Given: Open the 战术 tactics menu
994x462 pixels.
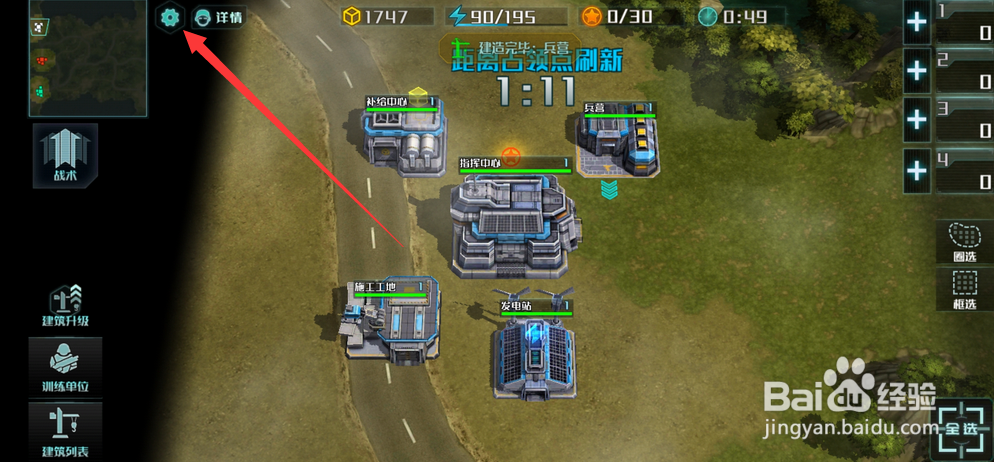Looking at the screenshot, I should 65,155.
